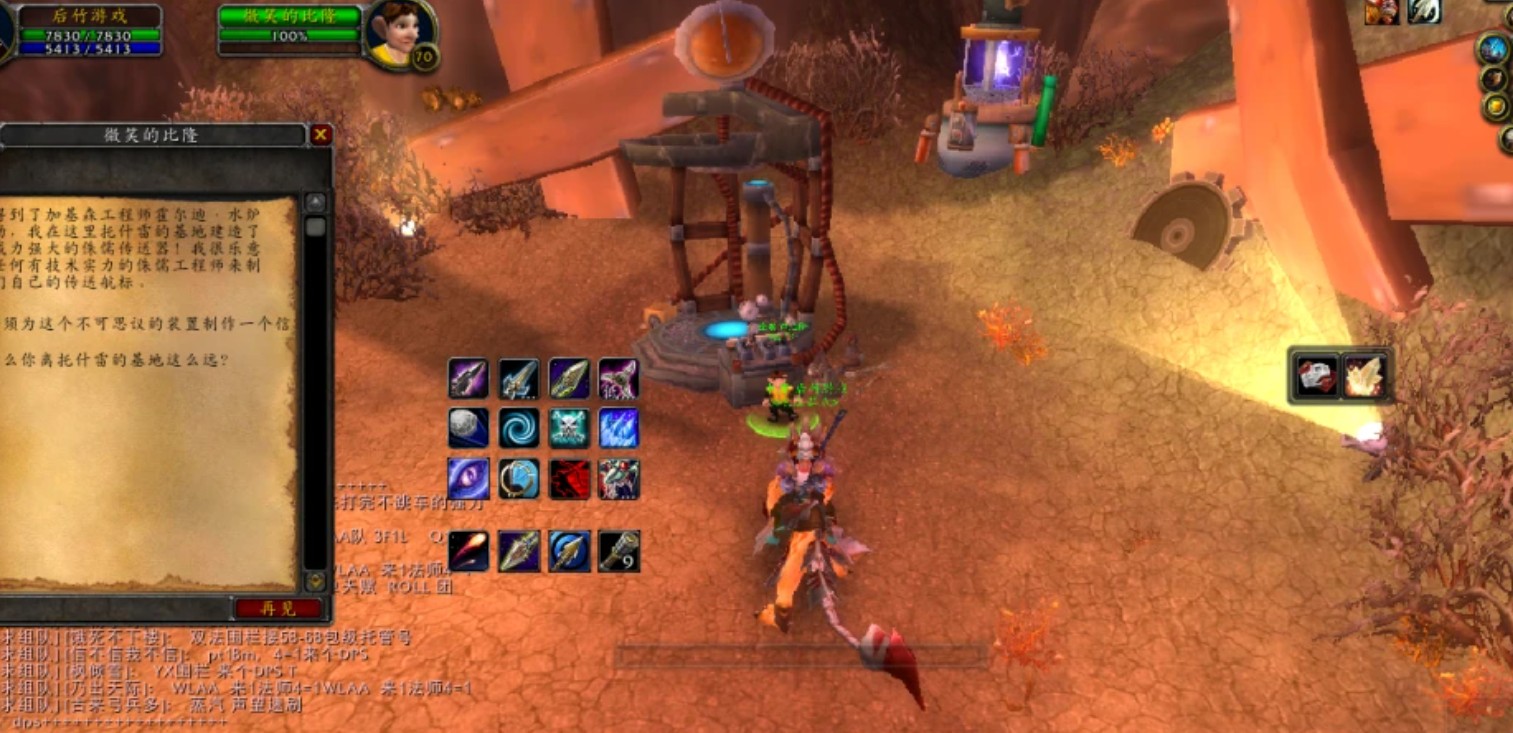Trigger the purple dragon eye ability
This screenshot has width=1513, height=733.
pyautogui.click(x=468, y=479)
